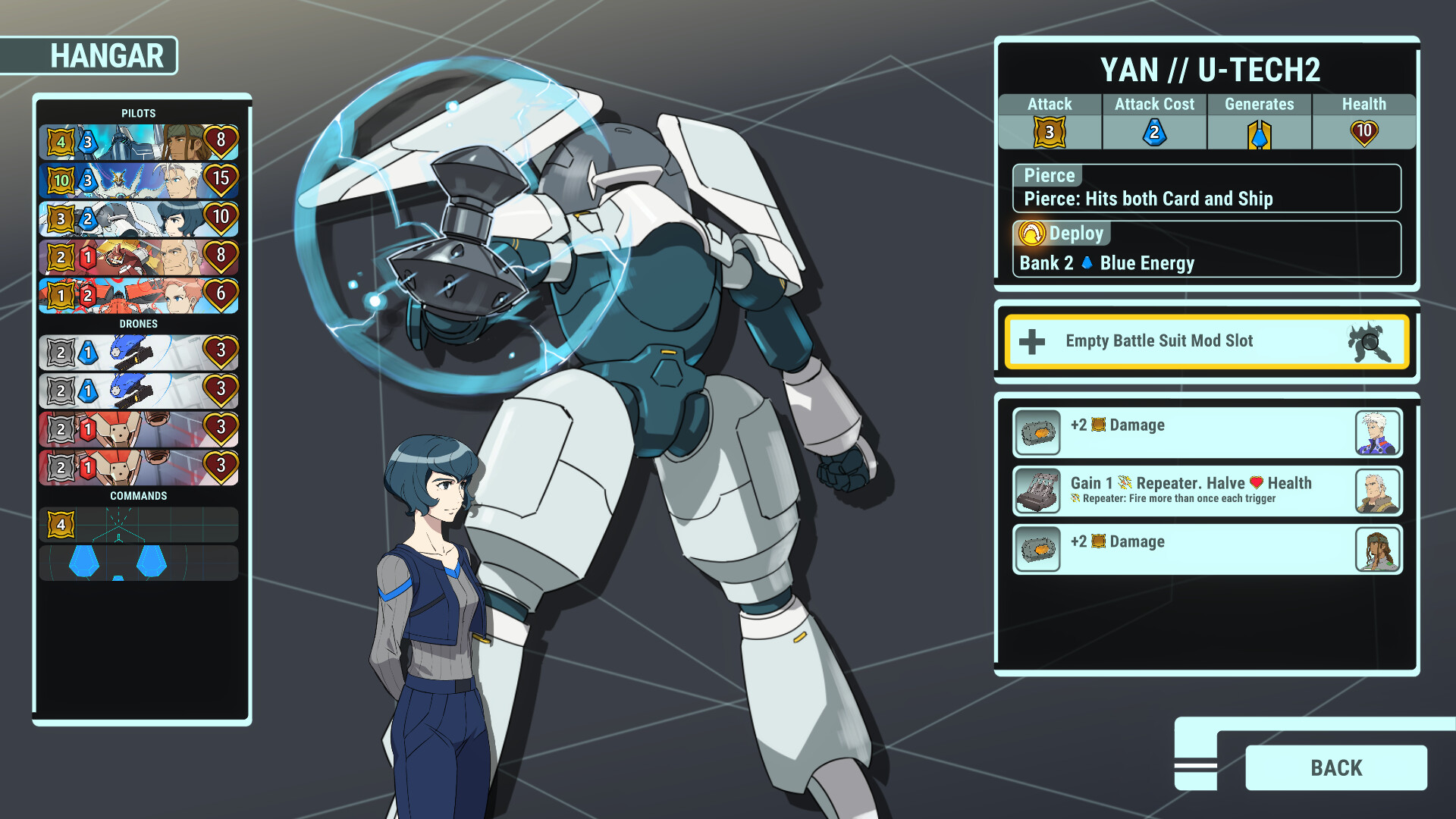The image size is (1456, 819).
Task: Select the Attack stat icon for YAN // U-TECH2
Action: coord(1049,131)
